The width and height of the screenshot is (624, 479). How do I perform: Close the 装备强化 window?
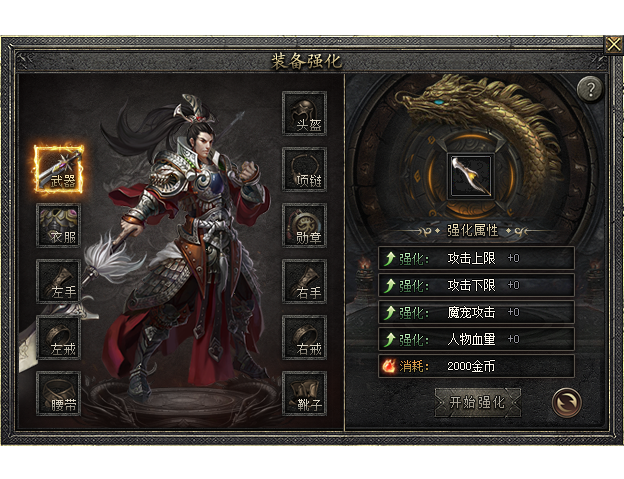tap(613, 45)
